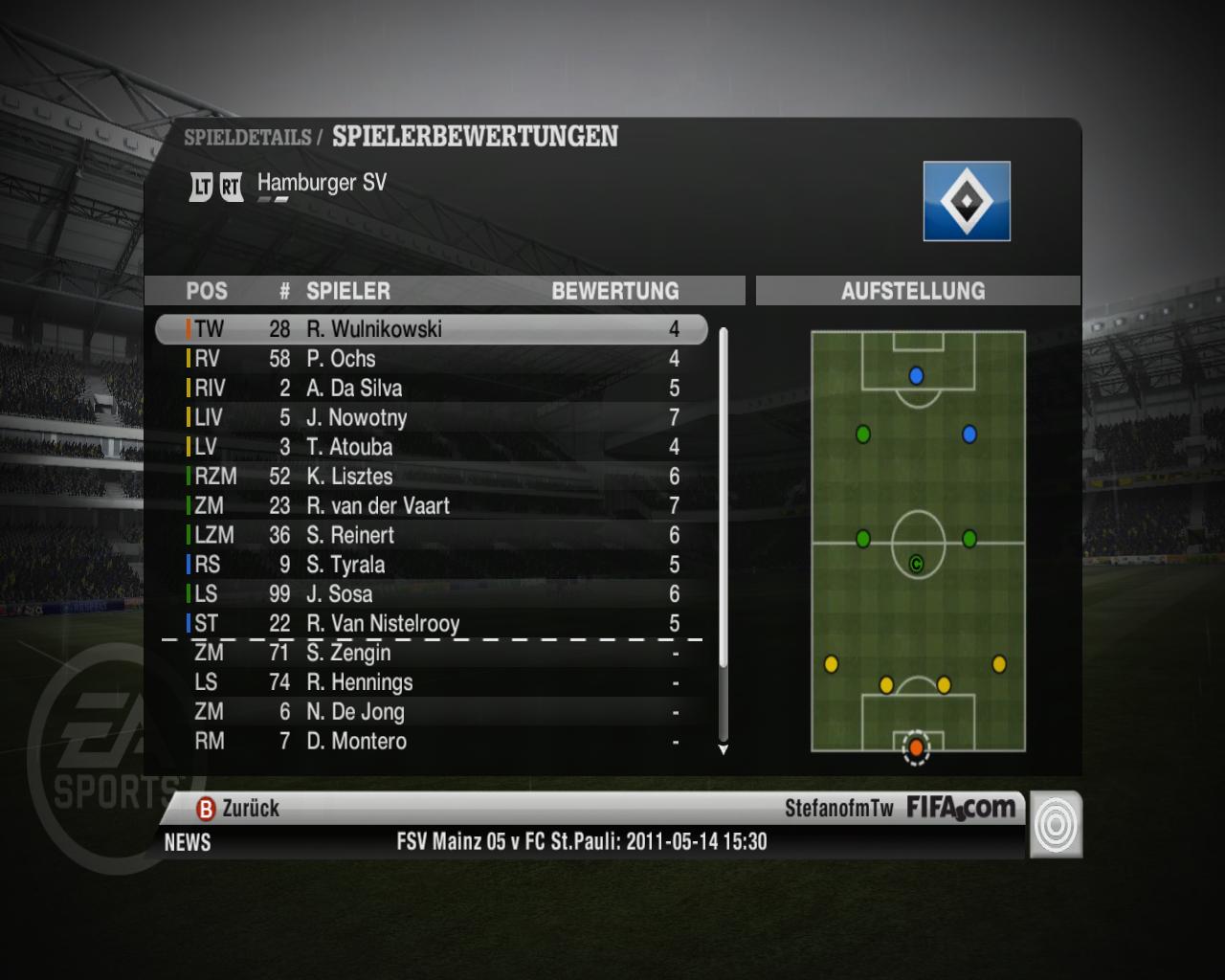
Task: Choose K. Lisztes in the list
Action: [431, 477]
